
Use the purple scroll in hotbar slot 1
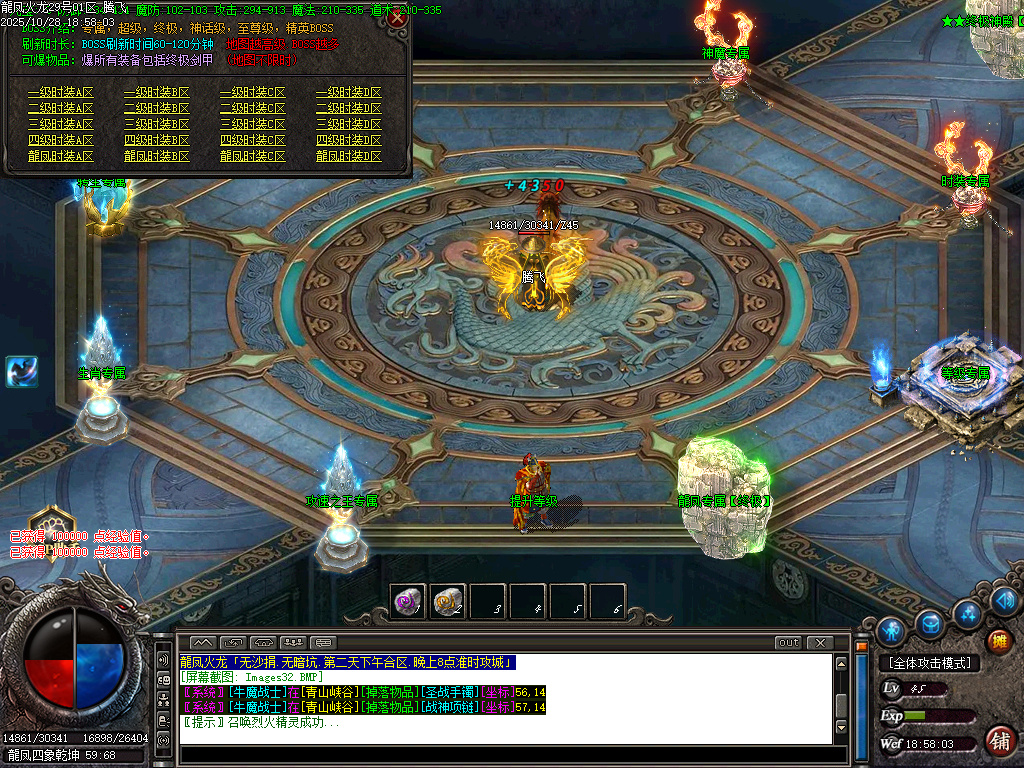pos(408,601)
